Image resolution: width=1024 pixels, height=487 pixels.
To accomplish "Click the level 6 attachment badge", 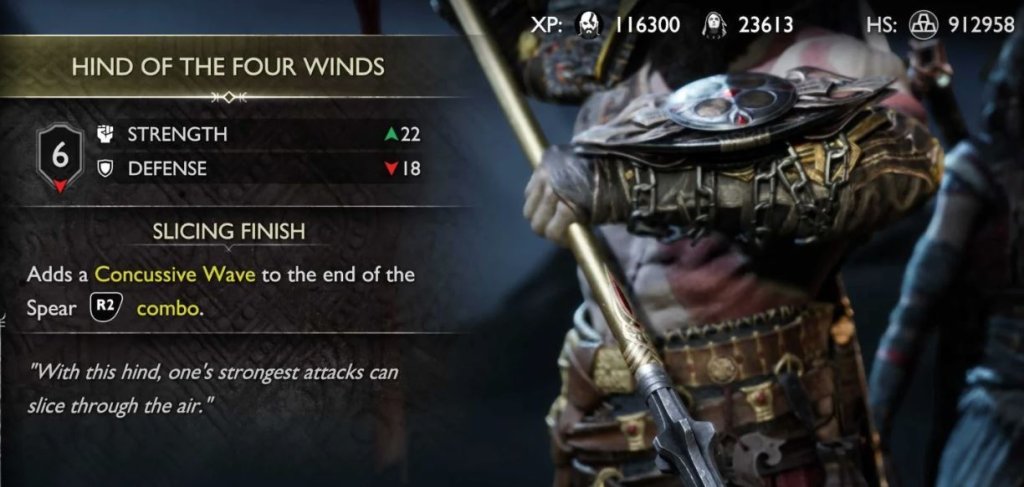I will [59, 155].
